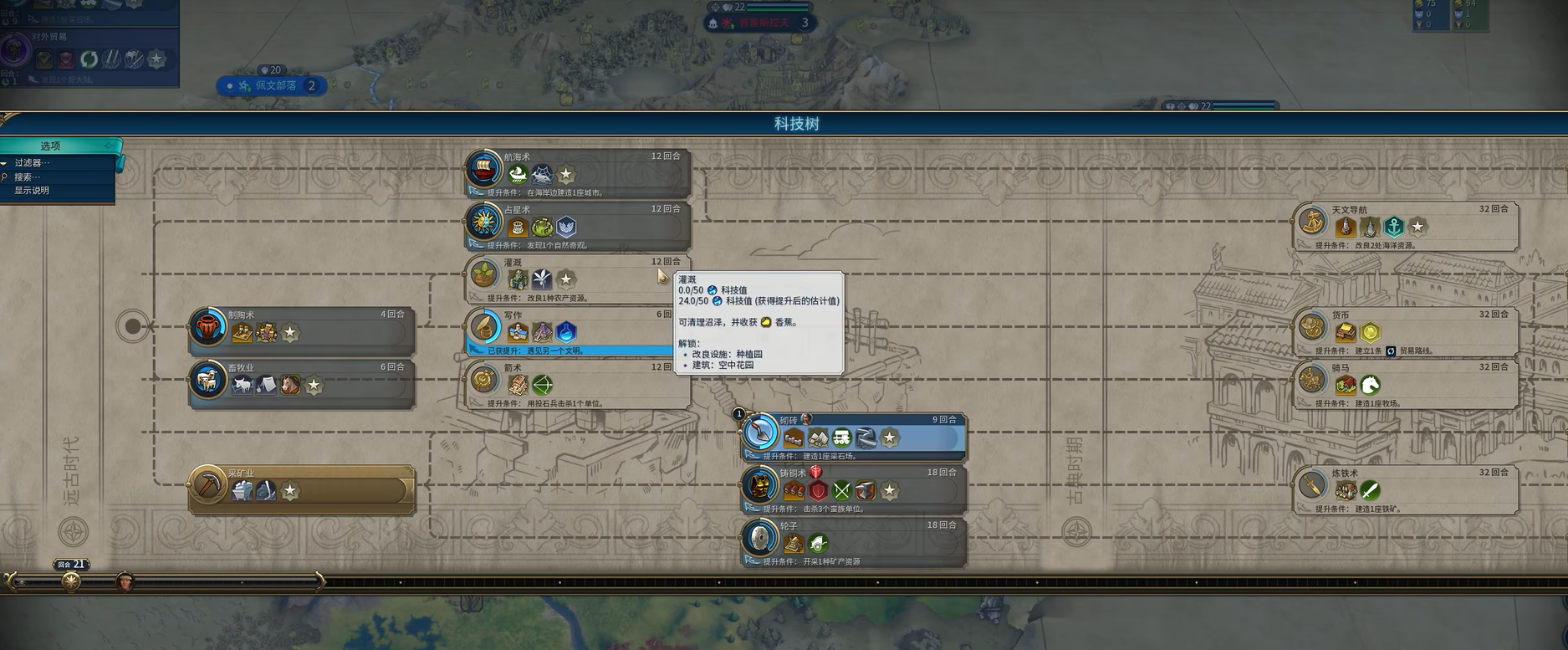Choose the 砌砖 (Masonry) technology
Screen dimensions: 1568x650
853,437
